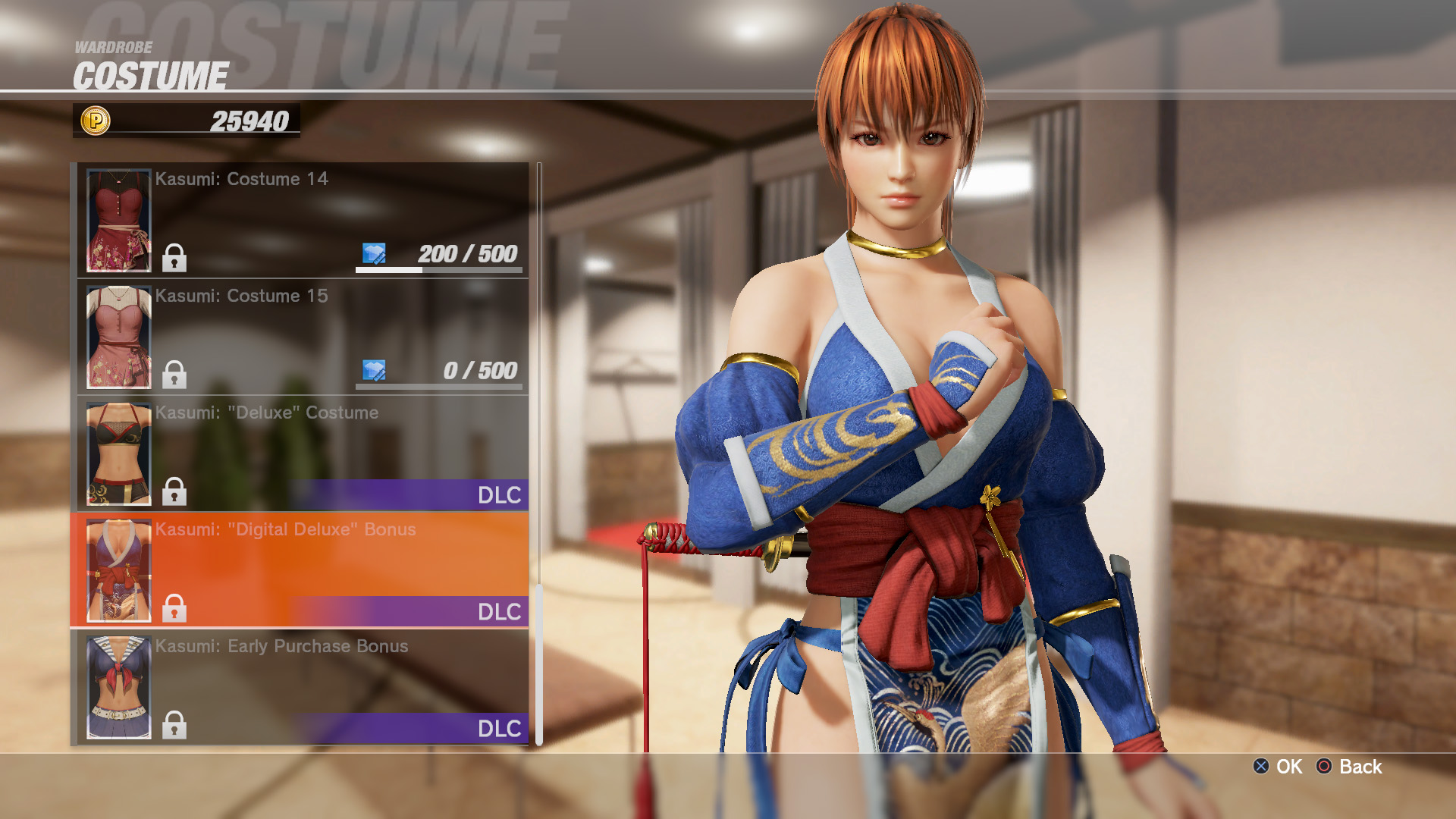Choose Kasumi: Early Purchase Bonus costume

click(302, 687)
